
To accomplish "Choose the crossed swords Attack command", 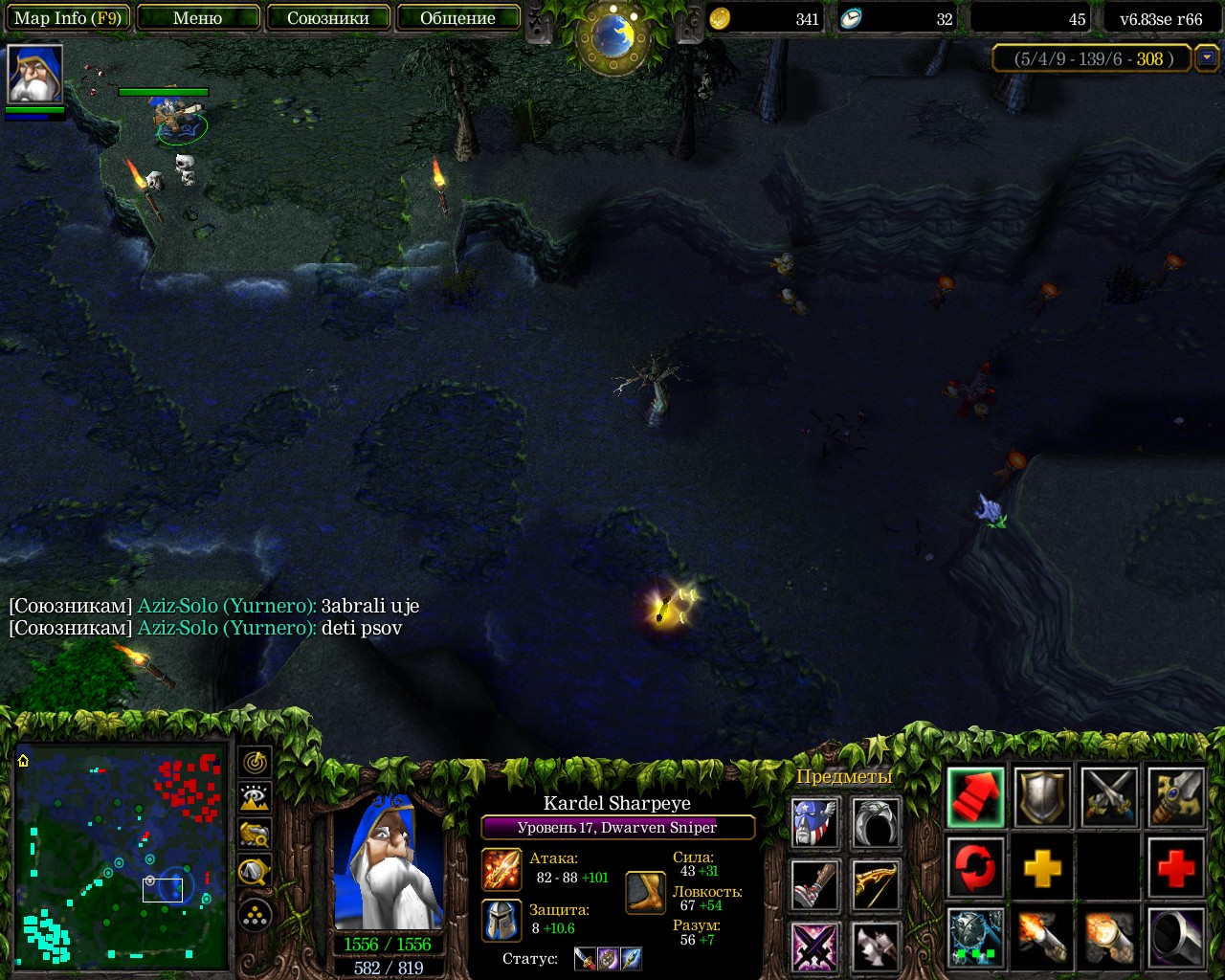I will (1109, 797).
